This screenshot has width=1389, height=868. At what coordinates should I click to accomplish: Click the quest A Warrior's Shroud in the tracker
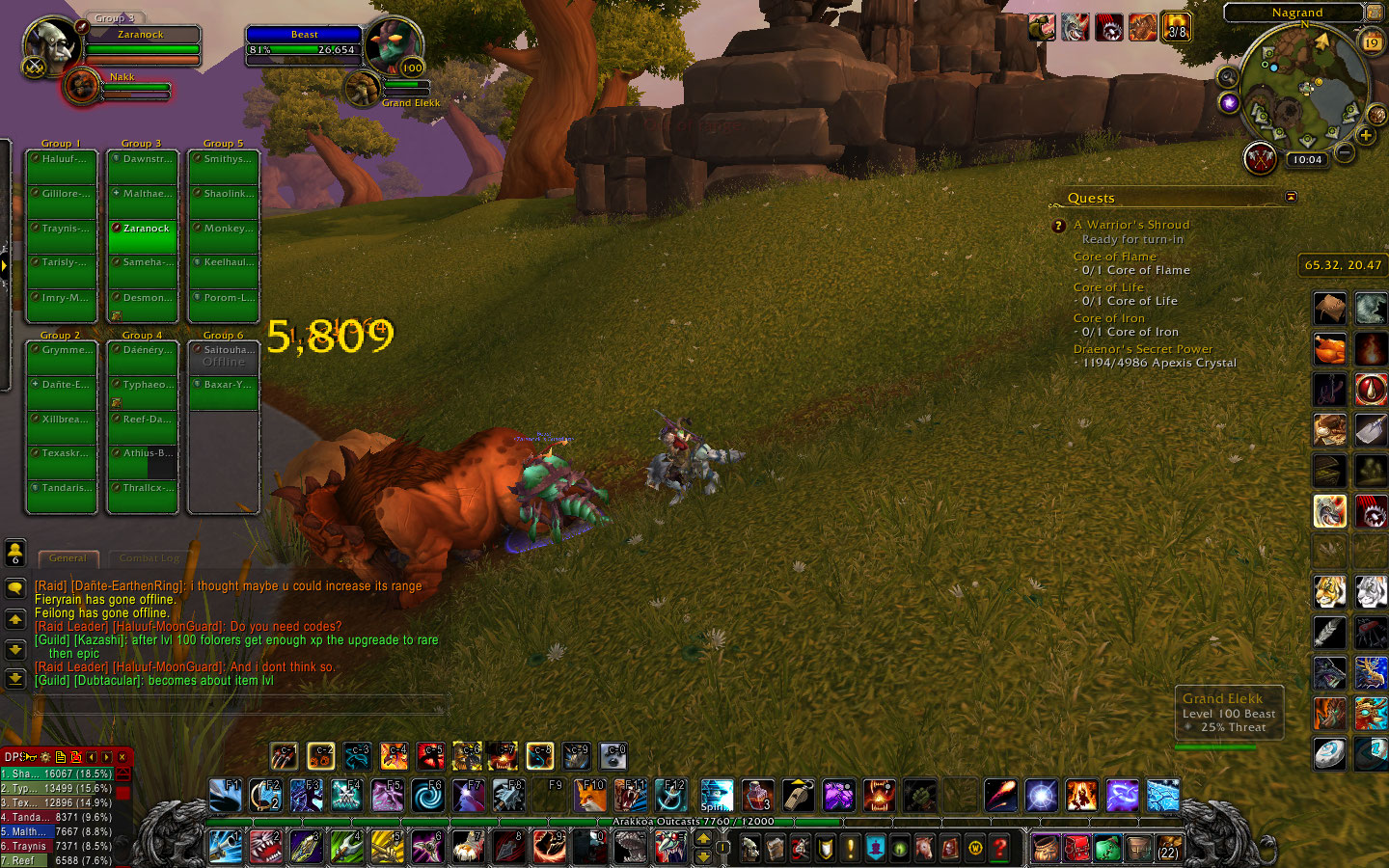click(x=1130, y=224)
